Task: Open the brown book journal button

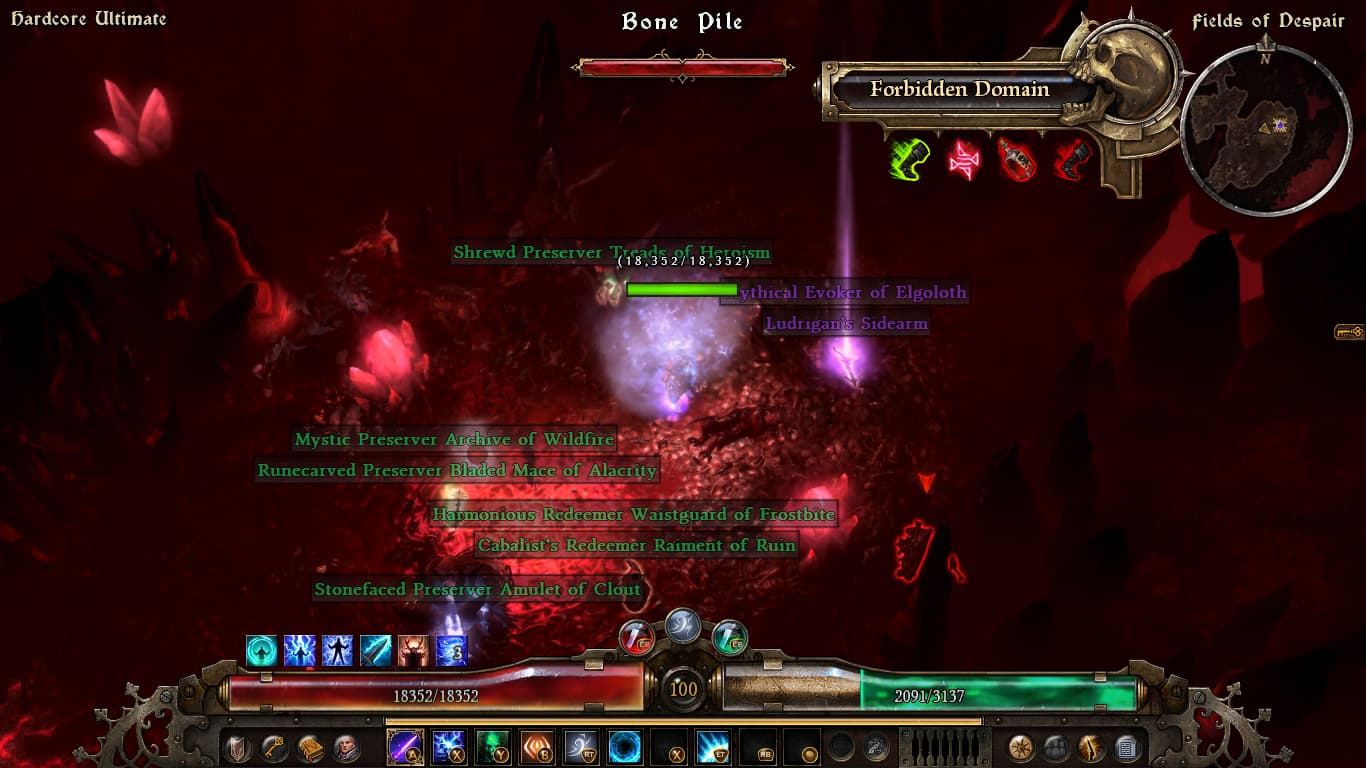Action: coord(310,748)
